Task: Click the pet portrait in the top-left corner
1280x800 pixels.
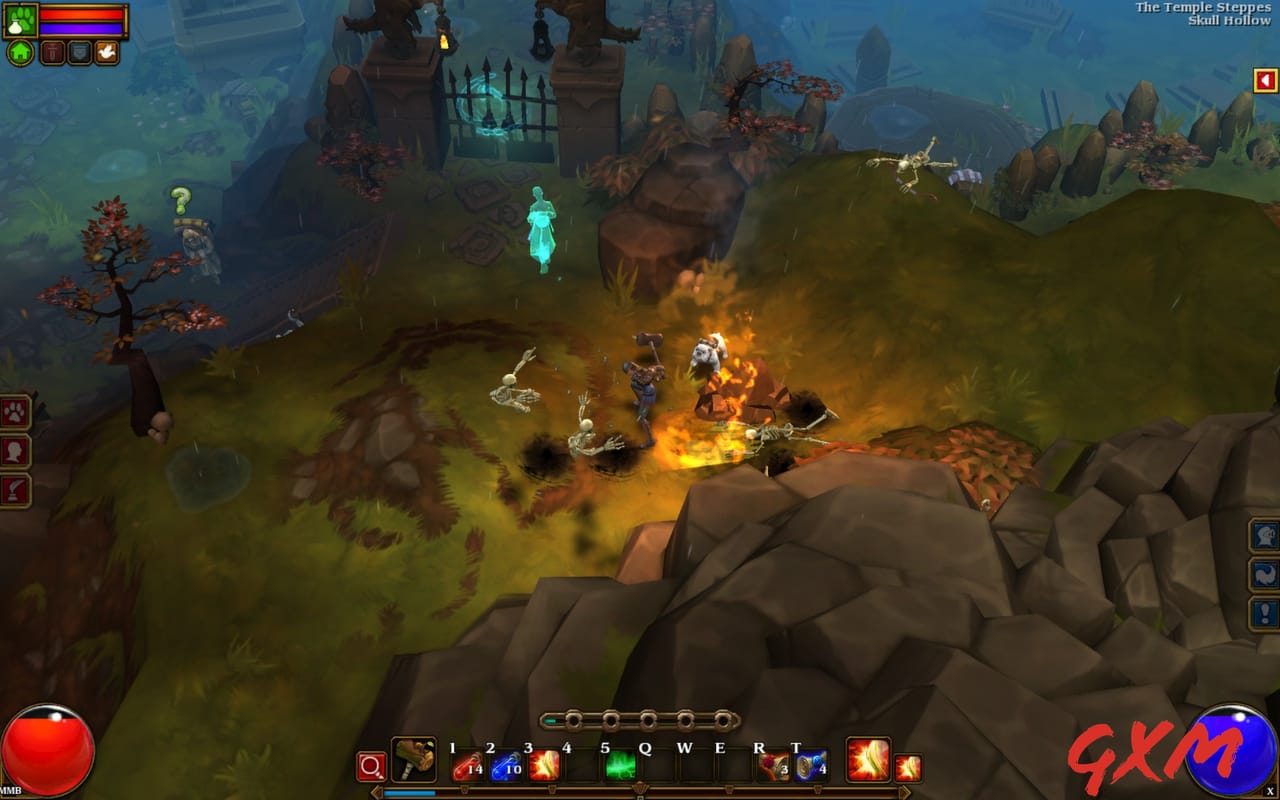Action: coord(20,19)
